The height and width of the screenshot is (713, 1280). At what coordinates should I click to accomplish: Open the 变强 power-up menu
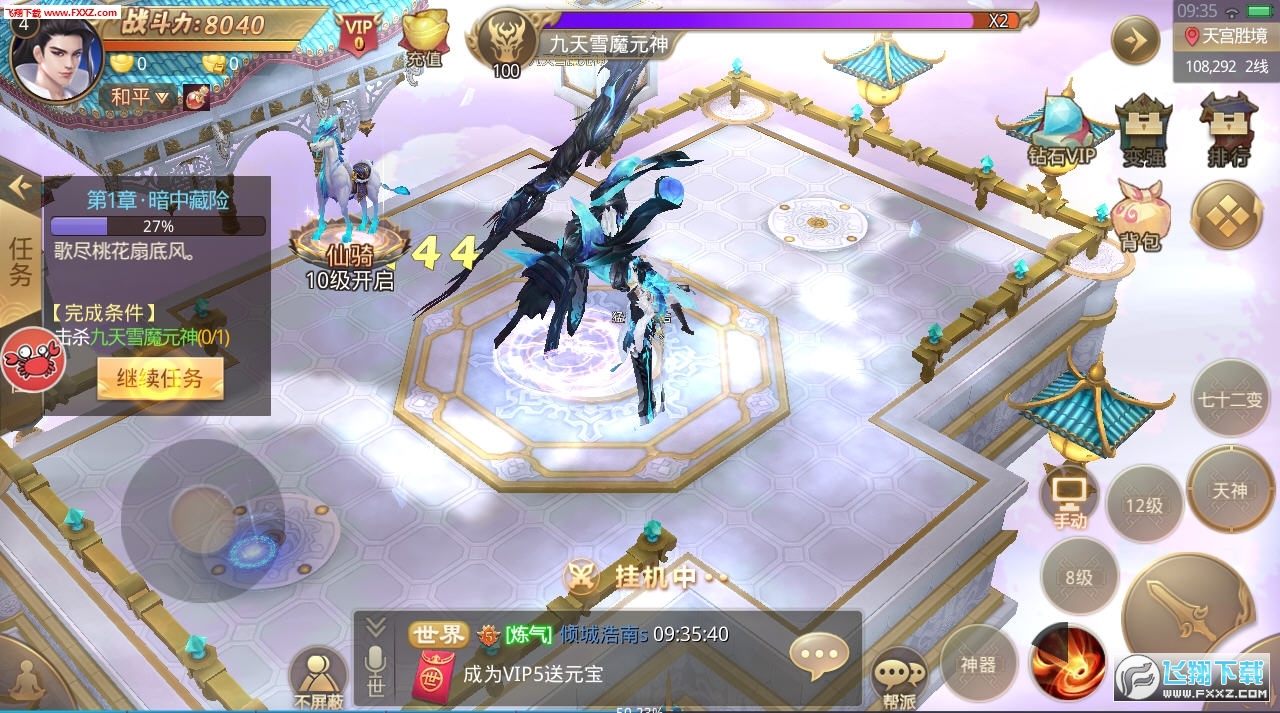1143,128
